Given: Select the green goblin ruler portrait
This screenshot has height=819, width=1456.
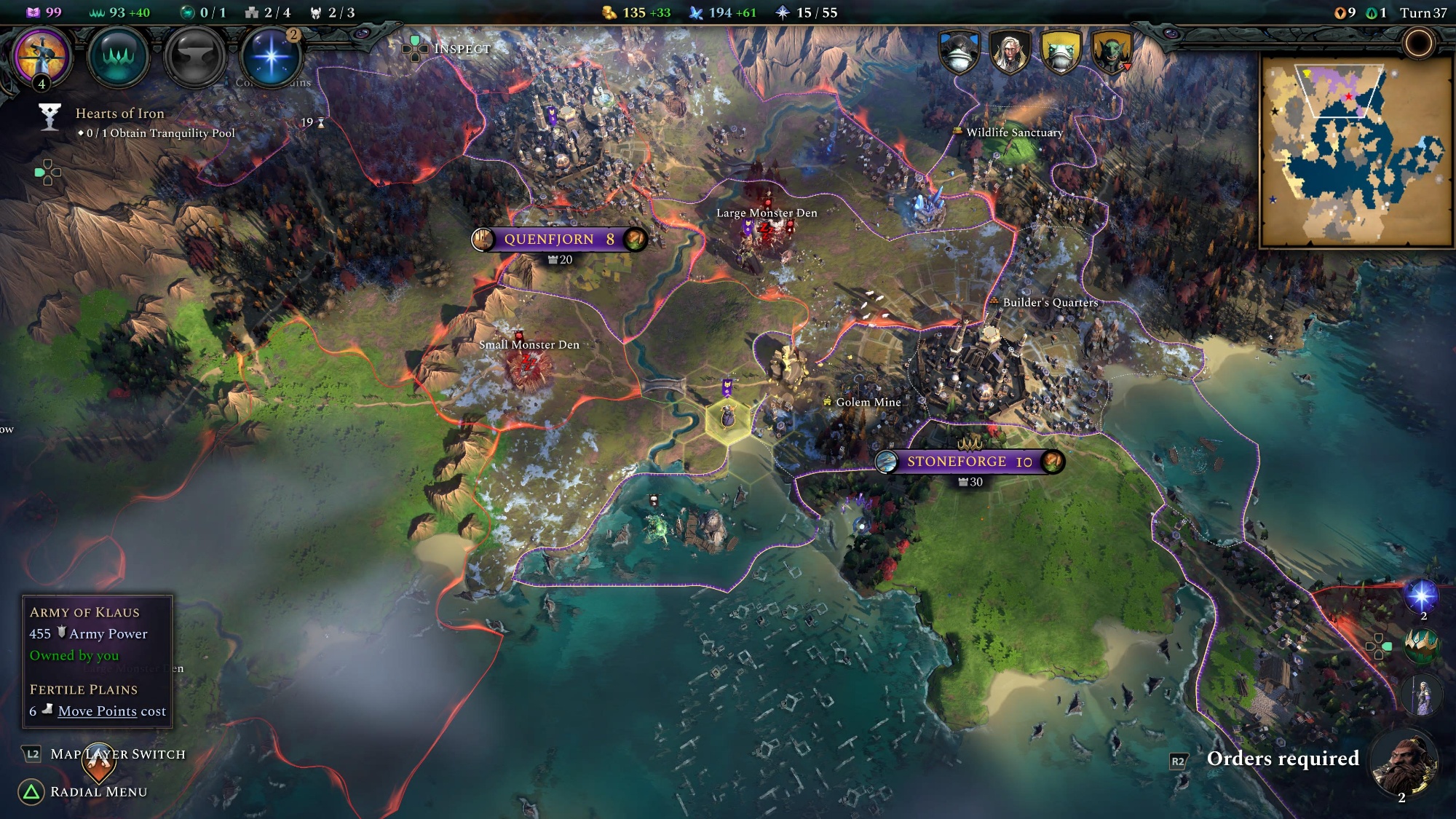Looking at the screenshot, I should click(1112, 51).
